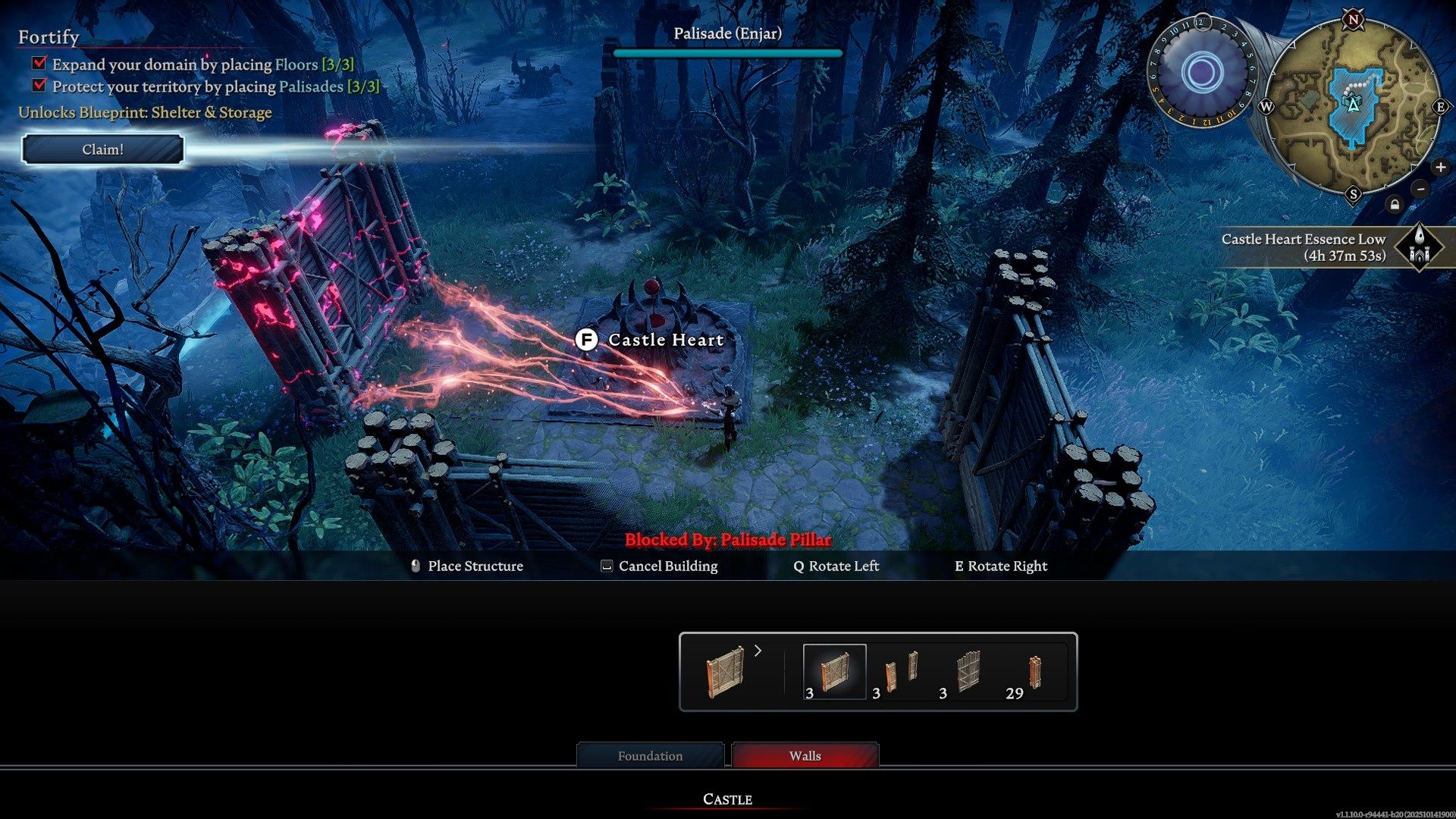The height and width of the screenshot is (819, 1456).
Task: Click the day-night cycle clock
Action: 1201,74
